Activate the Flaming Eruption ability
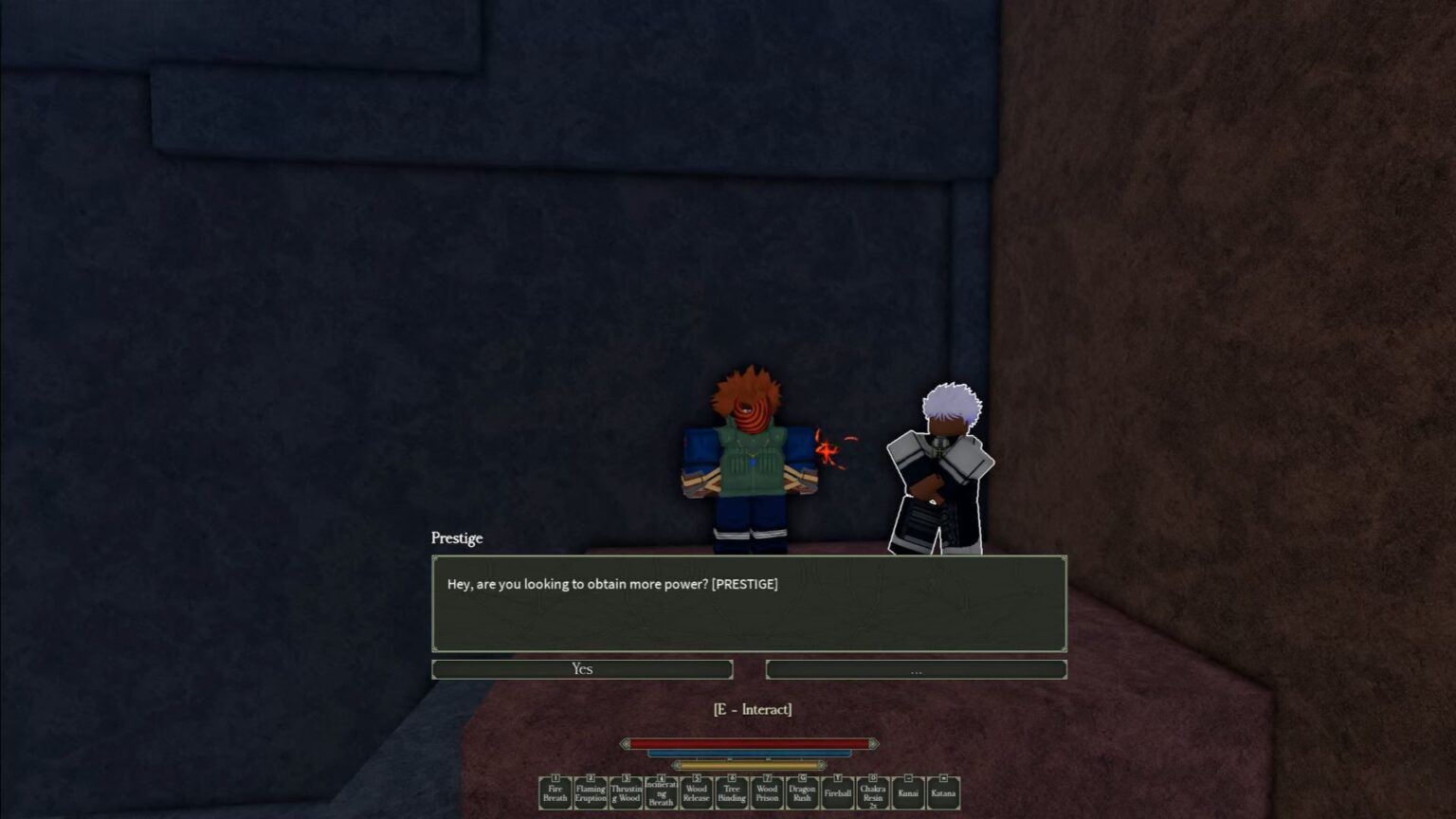The height and width of the screenshot is (819, 1456). pos(591,793)
